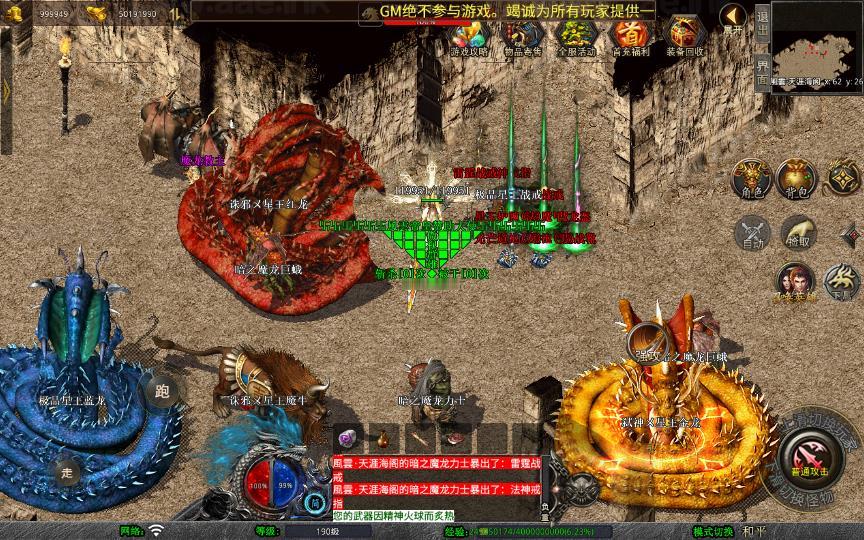Image resolution: width=864 pixels, height=540 pixels.
Task: Open the 游戏攻略 game guide icon
Action: (x=468, y=37)
